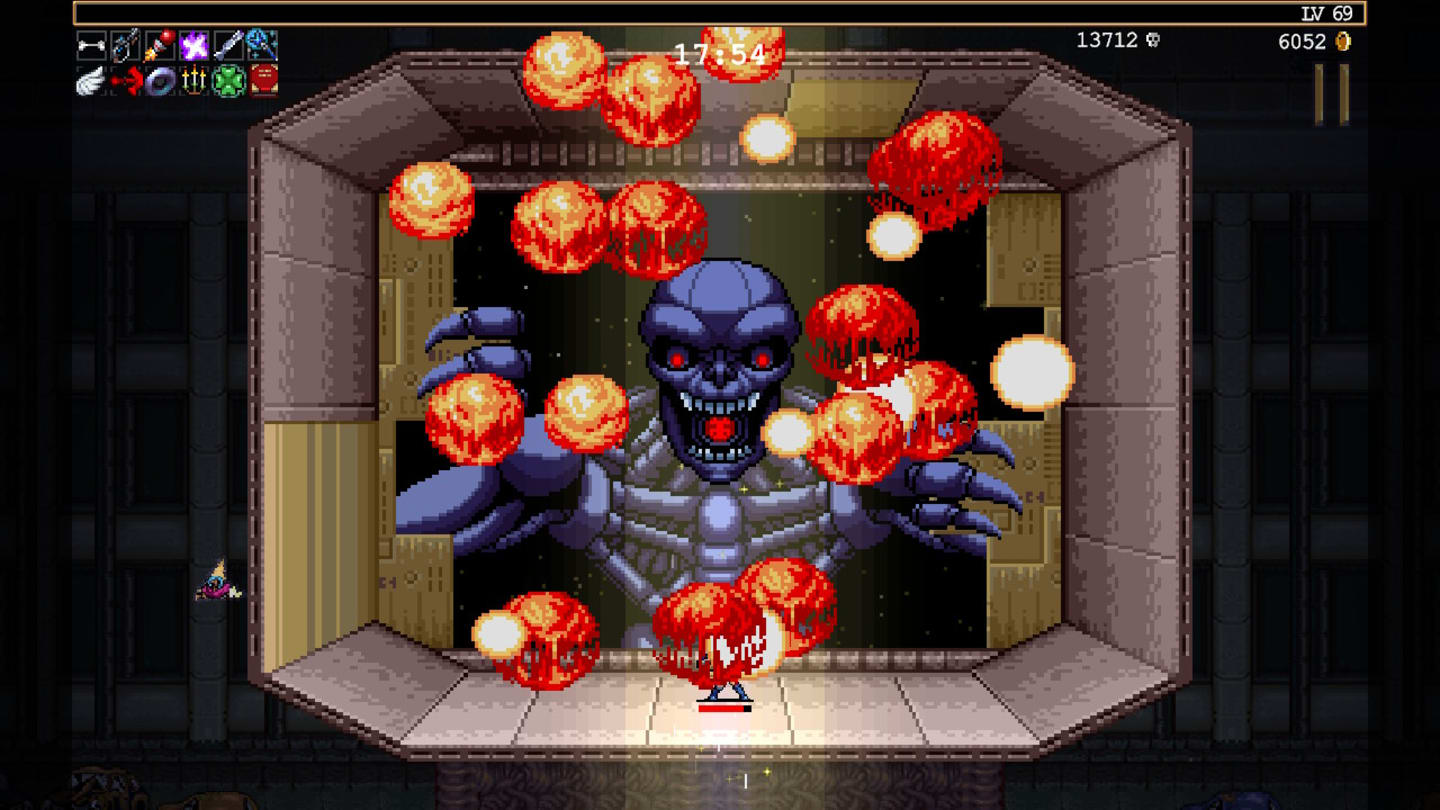The width and height of the screenshot is (1440, 810).
Task: Select the green Clover item icon
Action: pos(226,80)
